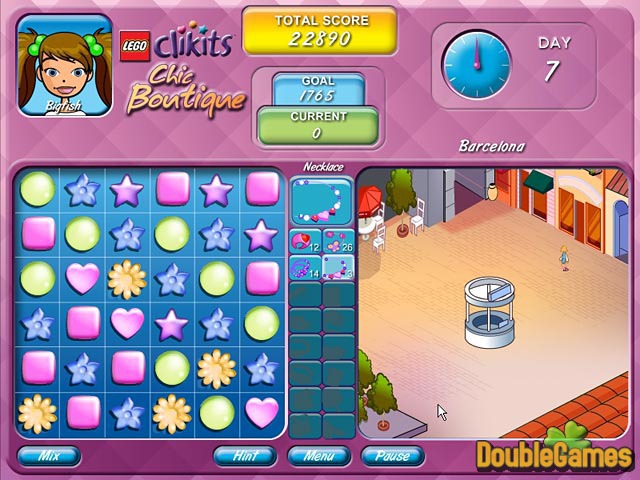View the large Necklace preview panel
640x480 pixels.
point(321,201)
